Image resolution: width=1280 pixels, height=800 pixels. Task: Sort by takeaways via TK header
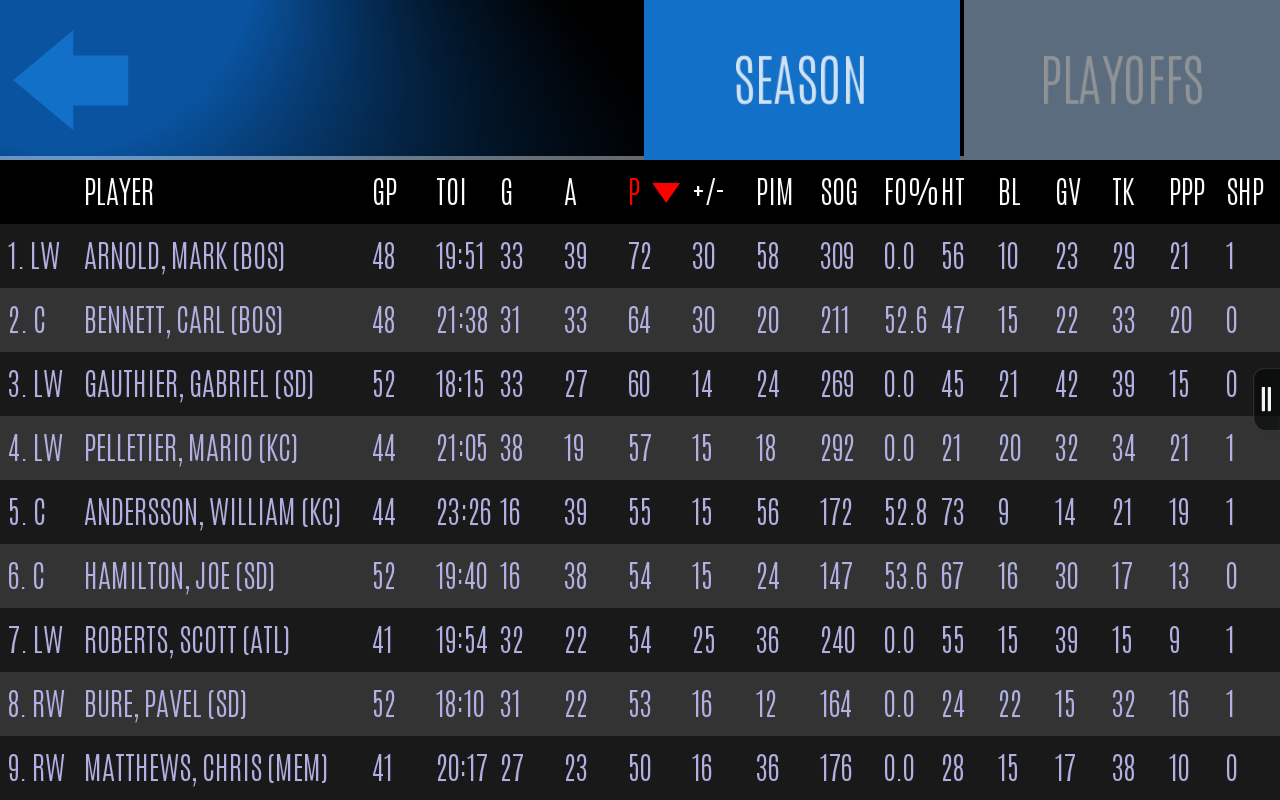(x=1123, y=192)
